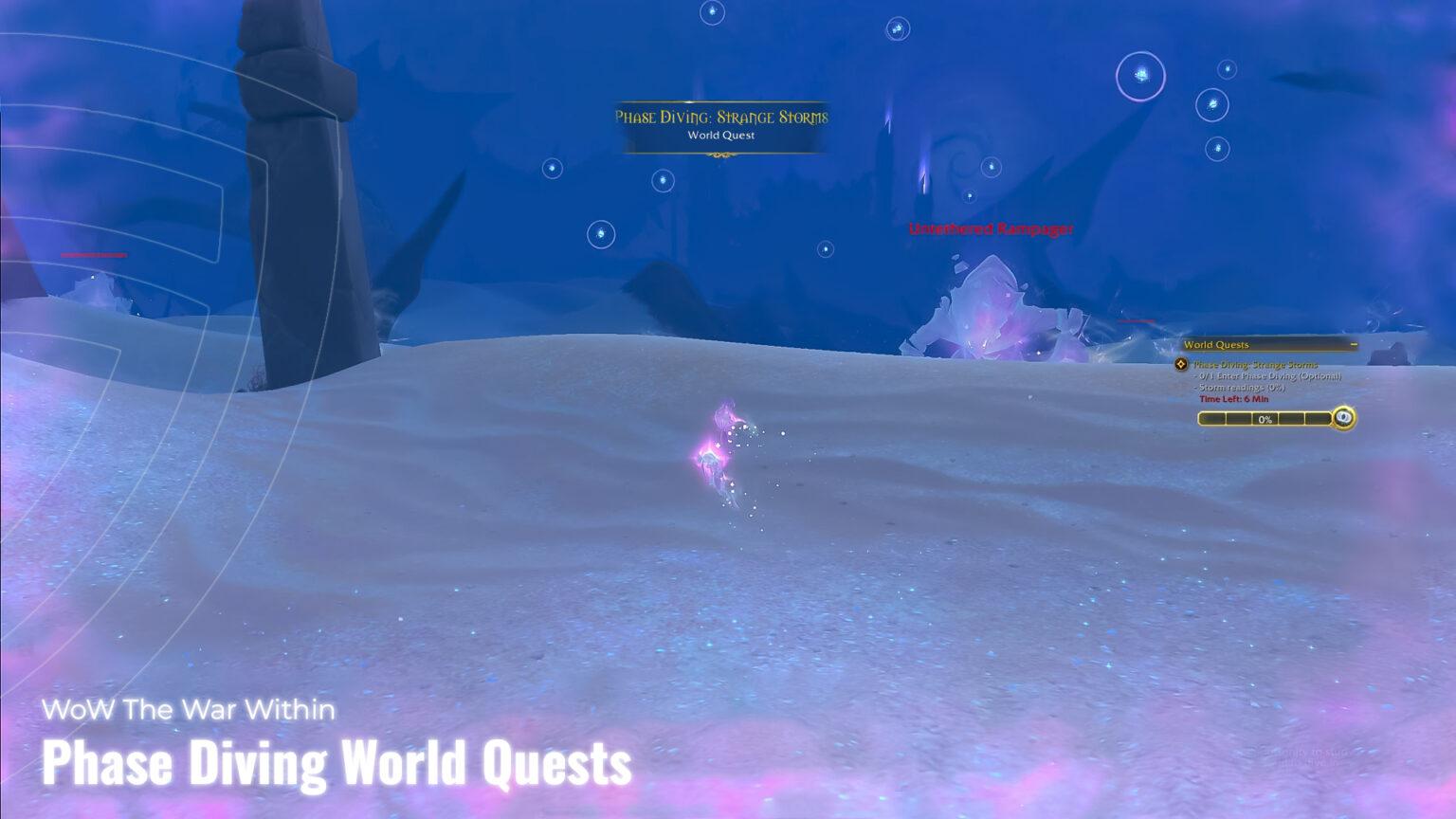Click the golden eye icon next to the progress bar
The image size is (1456, 819).
[1343, 418]
